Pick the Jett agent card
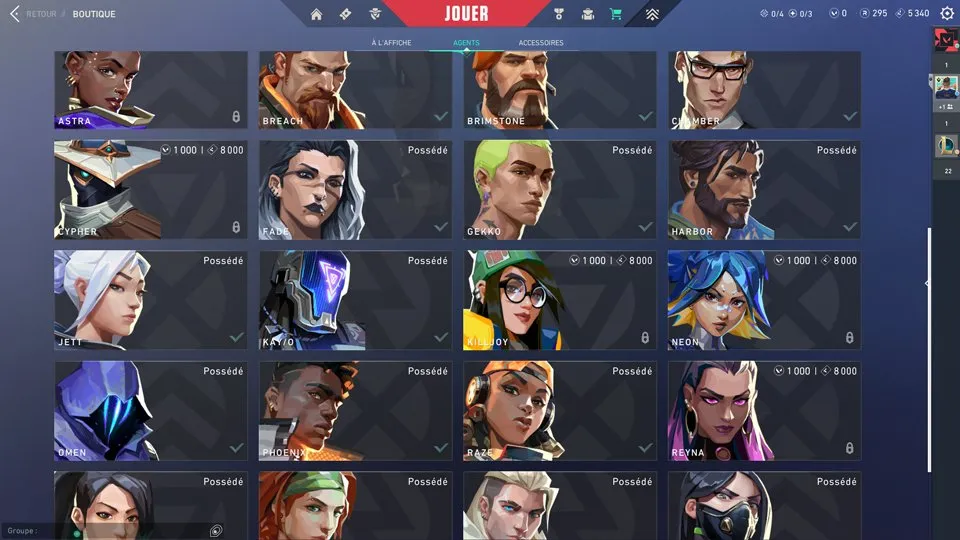 [x=150, y=300]
